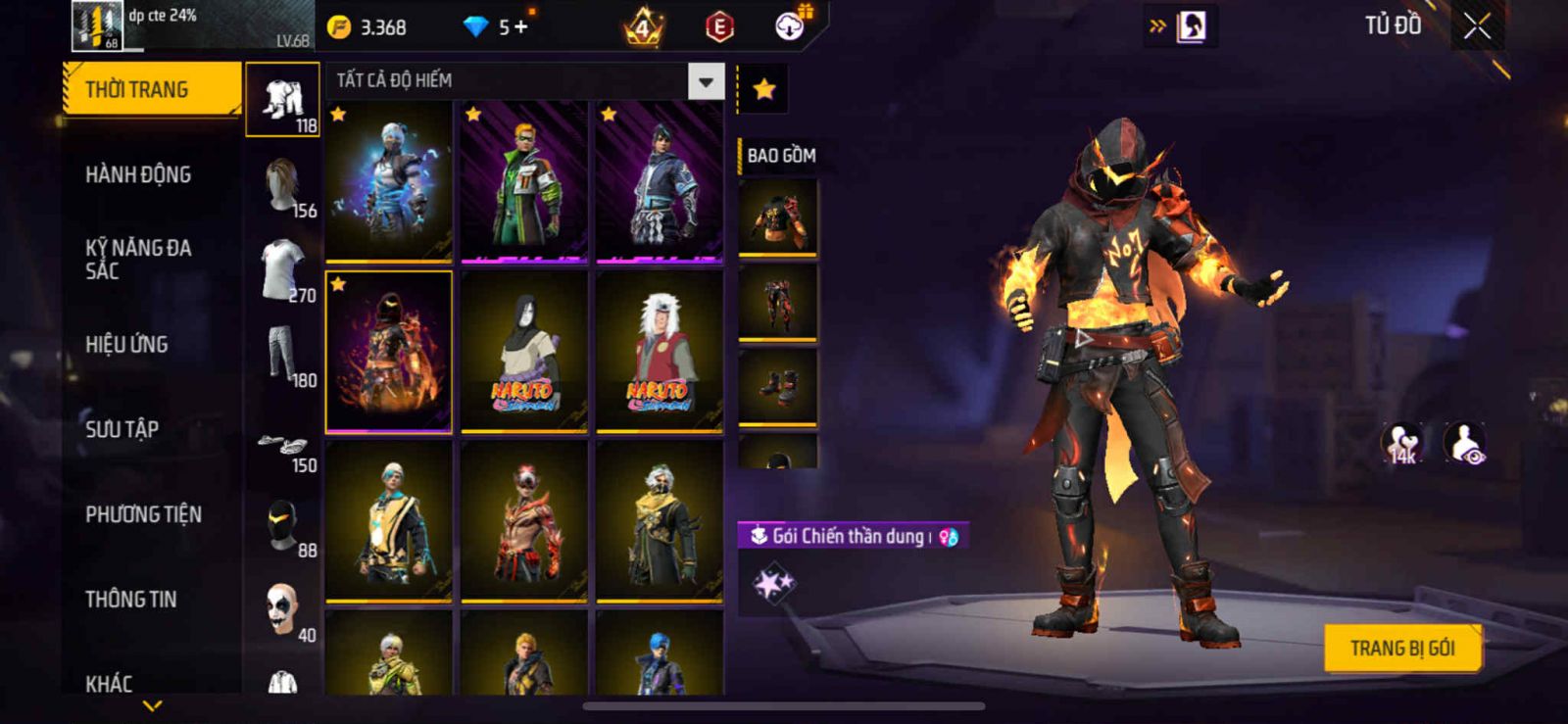
Task: Open the hair items subcategory
Action: pyautogui.click(x=283, y=186)
